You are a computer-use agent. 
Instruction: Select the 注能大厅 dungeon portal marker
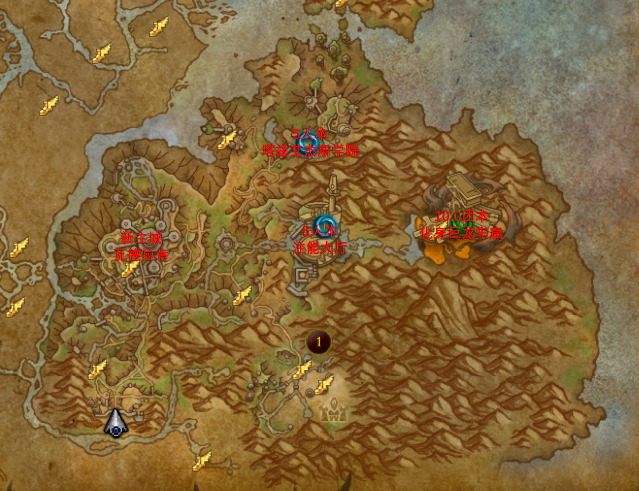(x=323, y=223)
